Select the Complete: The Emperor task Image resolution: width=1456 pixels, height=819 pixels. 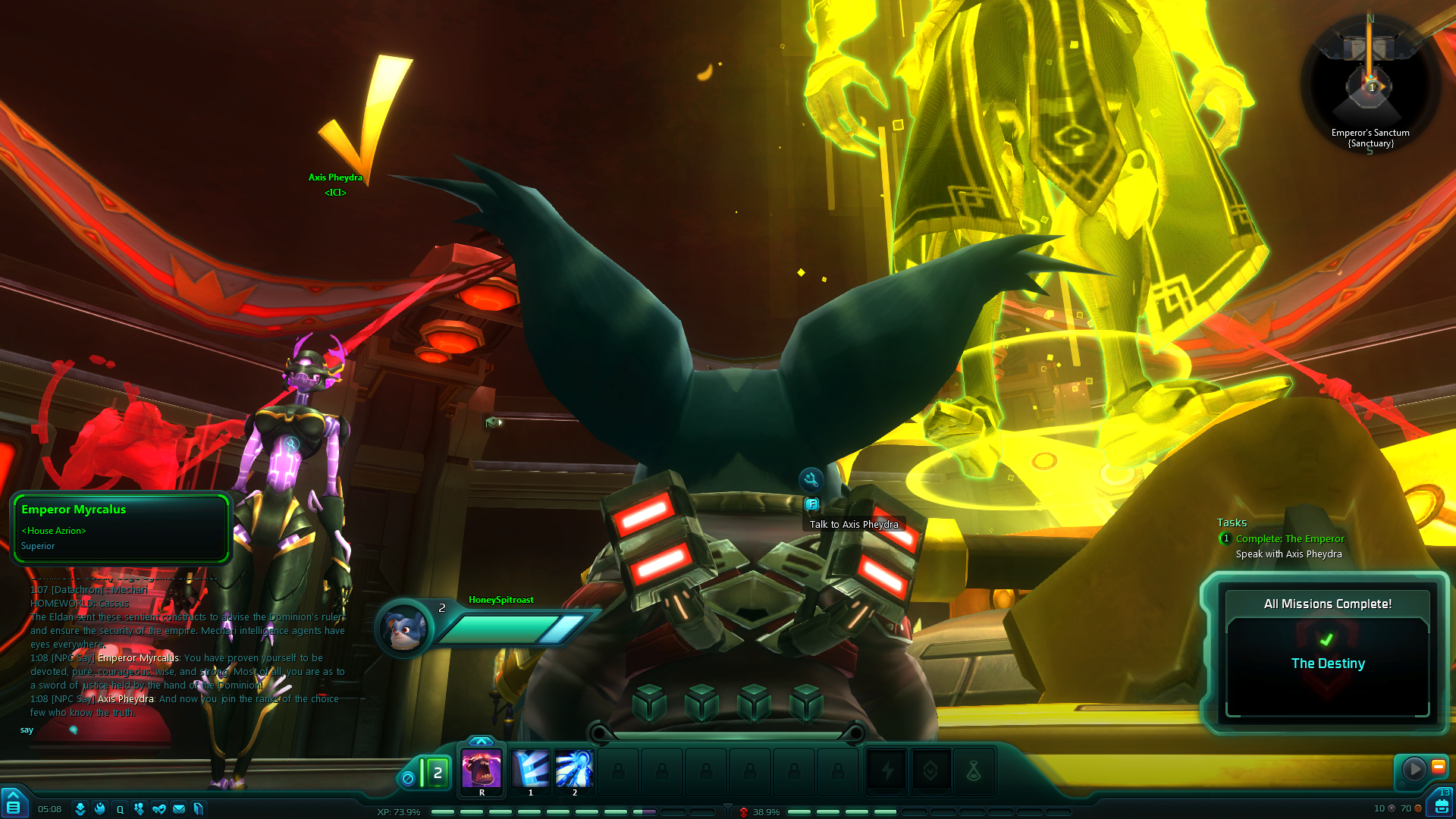(x=1289, y=539)
